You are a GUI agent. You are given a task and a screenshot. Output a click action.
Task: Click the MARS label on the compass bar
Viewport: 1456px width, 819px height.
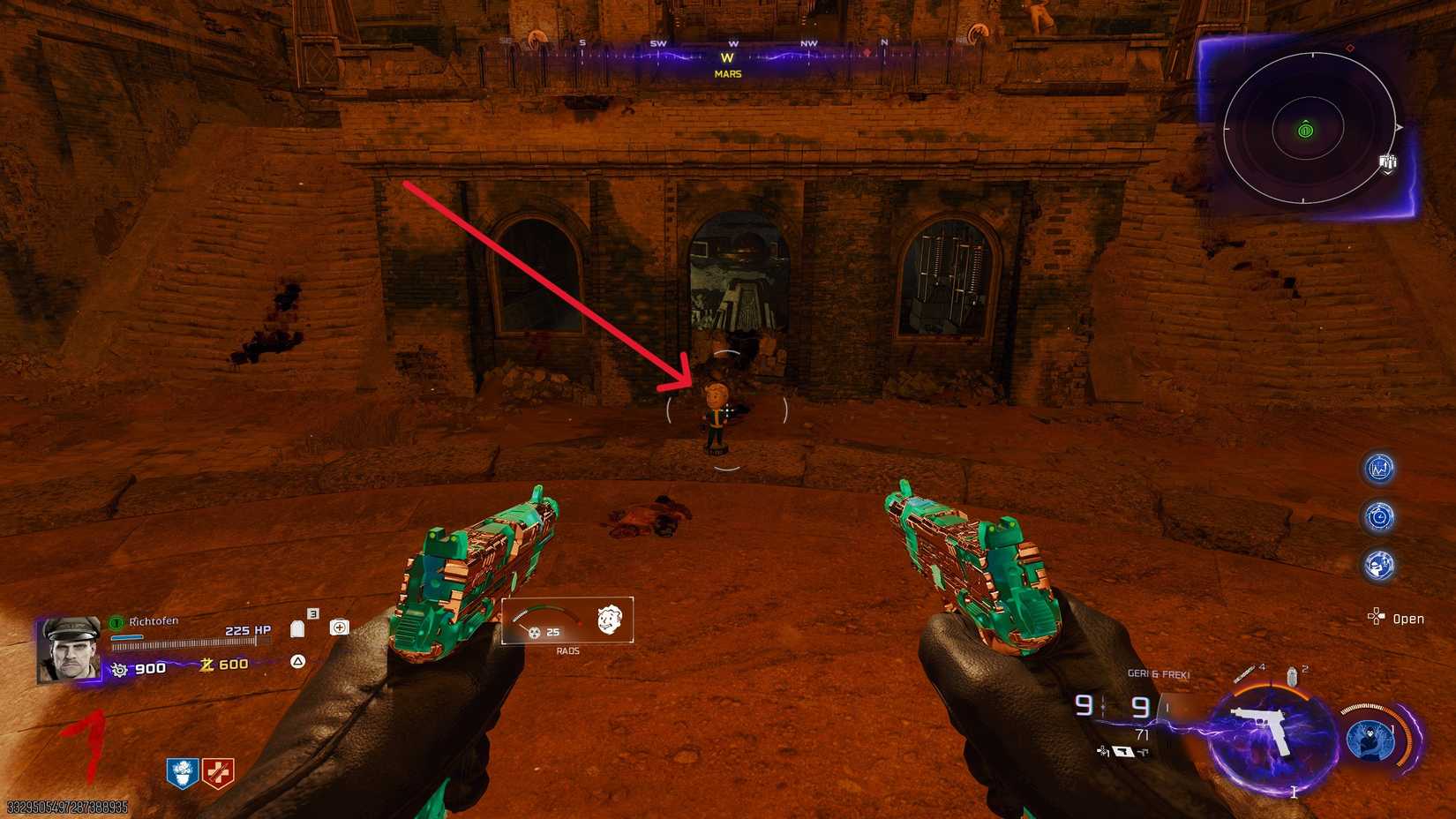[726, 73]
